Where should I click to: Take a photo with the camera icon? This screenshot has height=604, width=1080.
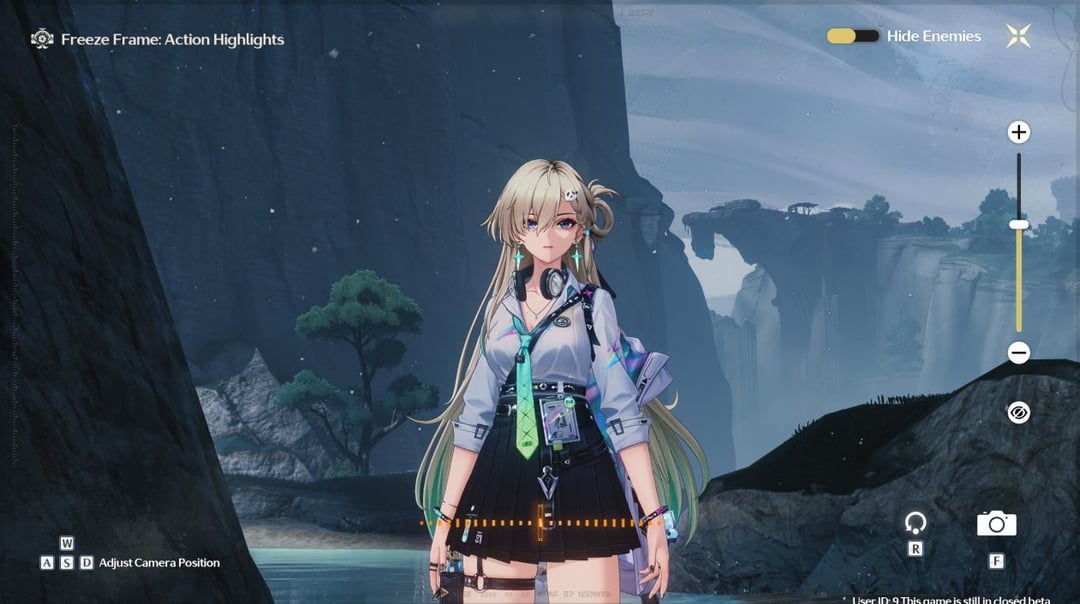pos(996,522)
